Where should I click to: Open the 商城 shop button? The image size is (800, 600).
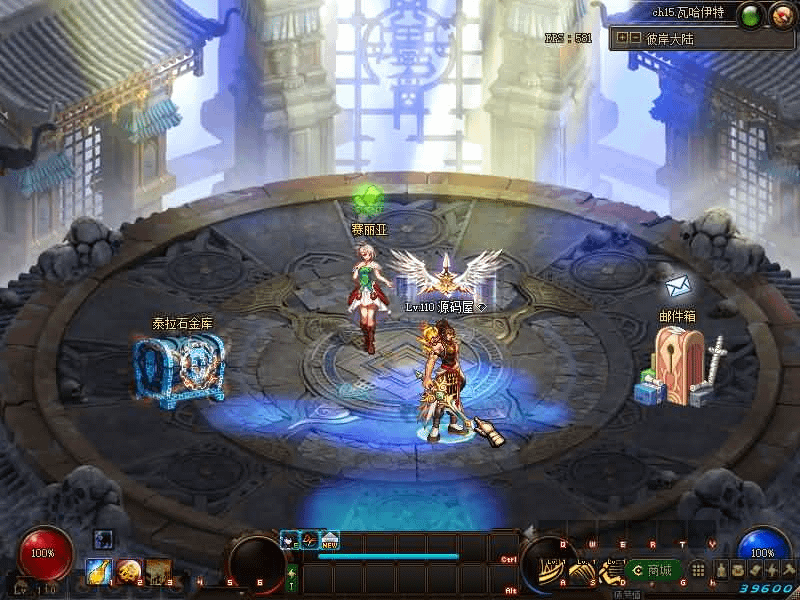(x=653, y=571)
